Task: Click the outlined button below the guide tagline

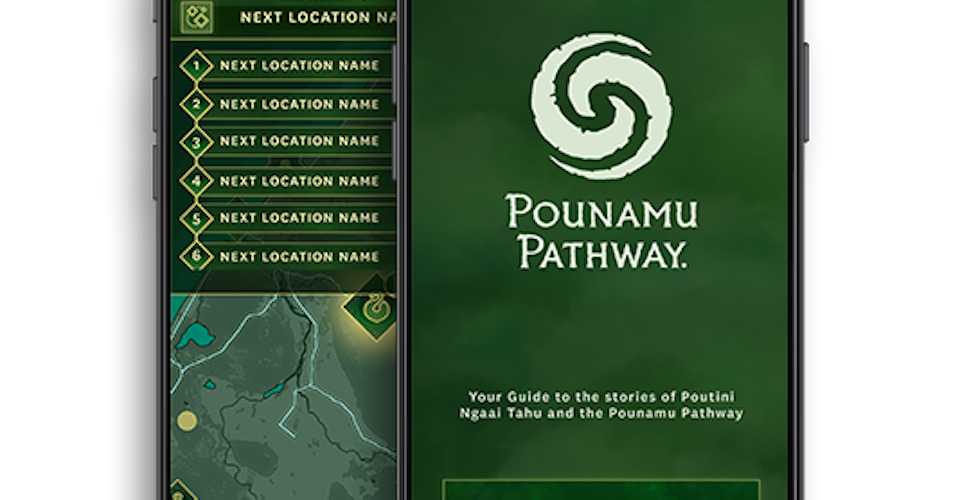Action: click(601, 490)
